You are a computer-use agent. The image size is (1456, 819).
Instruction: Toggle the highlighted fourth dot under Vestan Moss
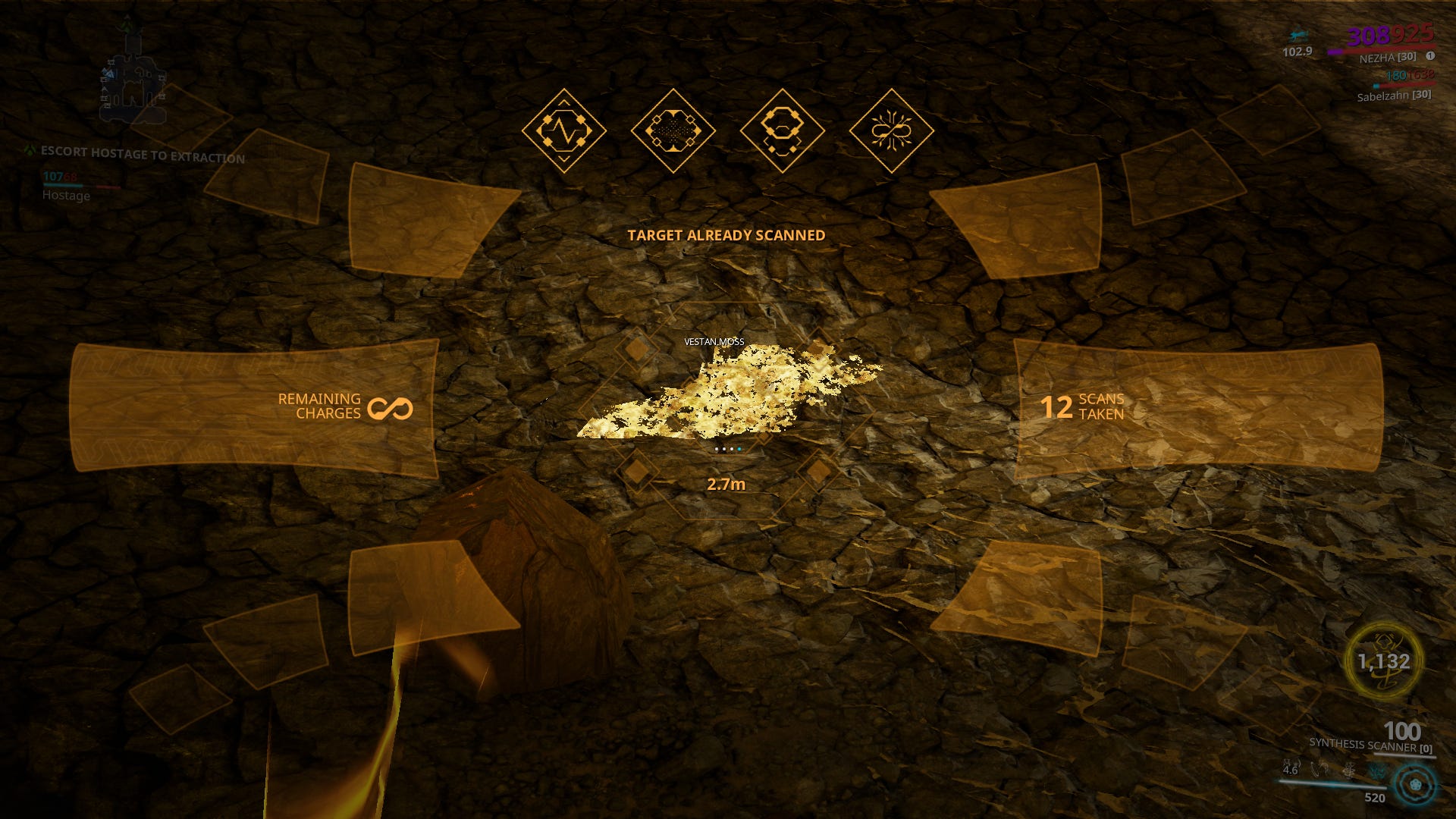pos(739,450)
